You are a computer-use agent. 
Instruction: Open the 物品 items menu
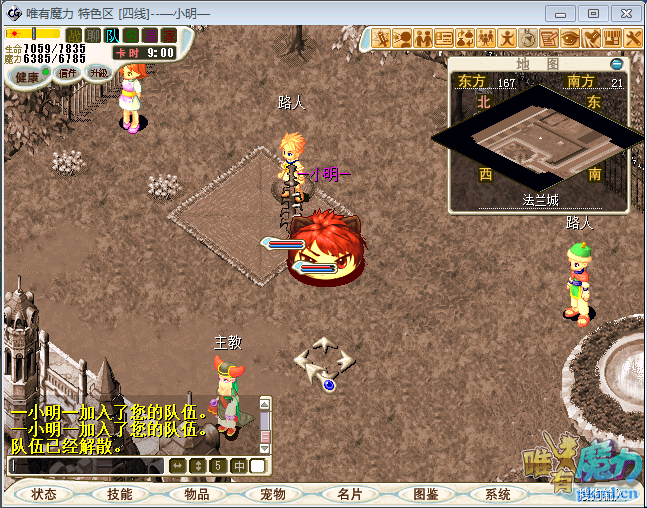point(196,494)
